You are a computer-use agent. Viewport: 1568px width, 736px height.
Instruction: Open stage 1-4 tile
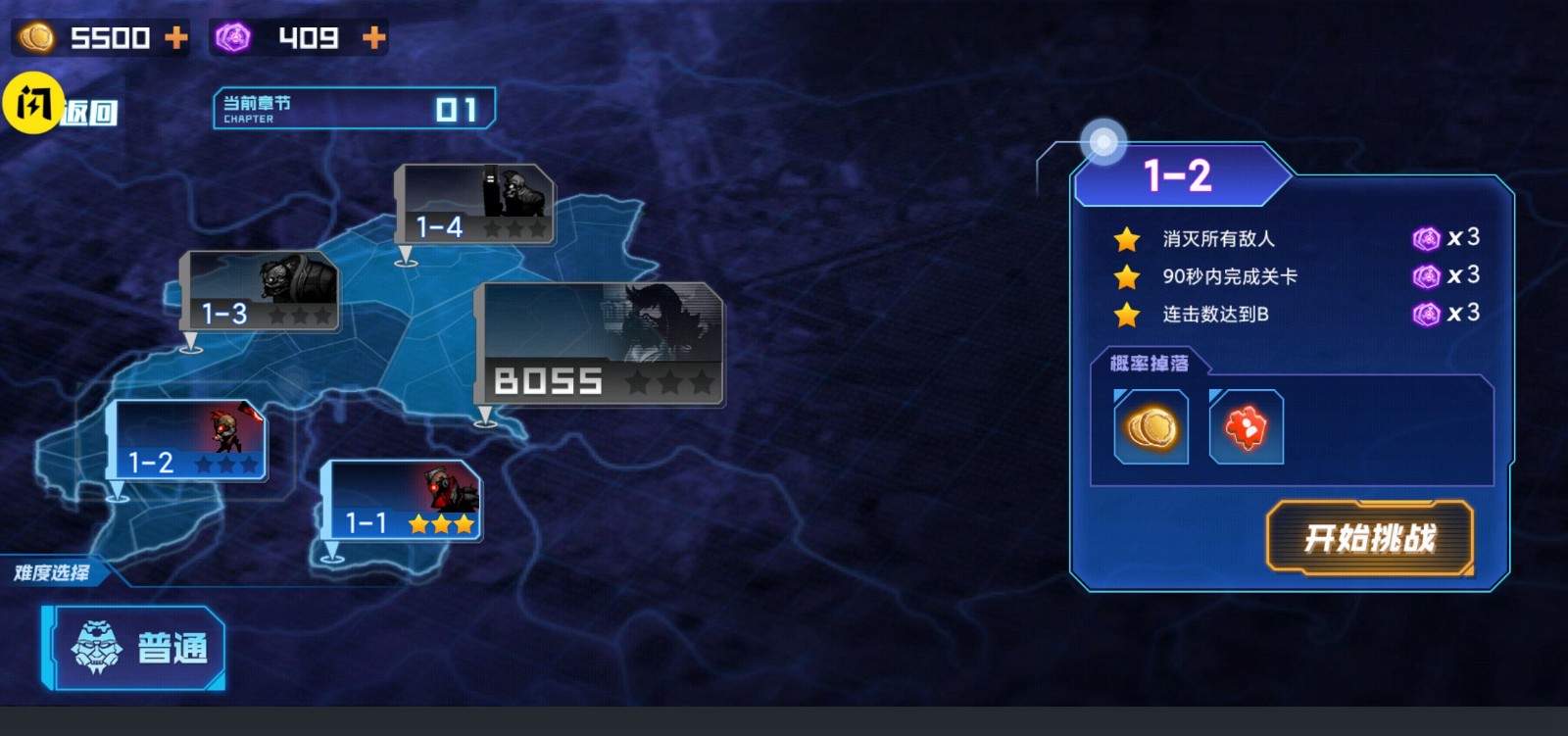coord(474,204)
